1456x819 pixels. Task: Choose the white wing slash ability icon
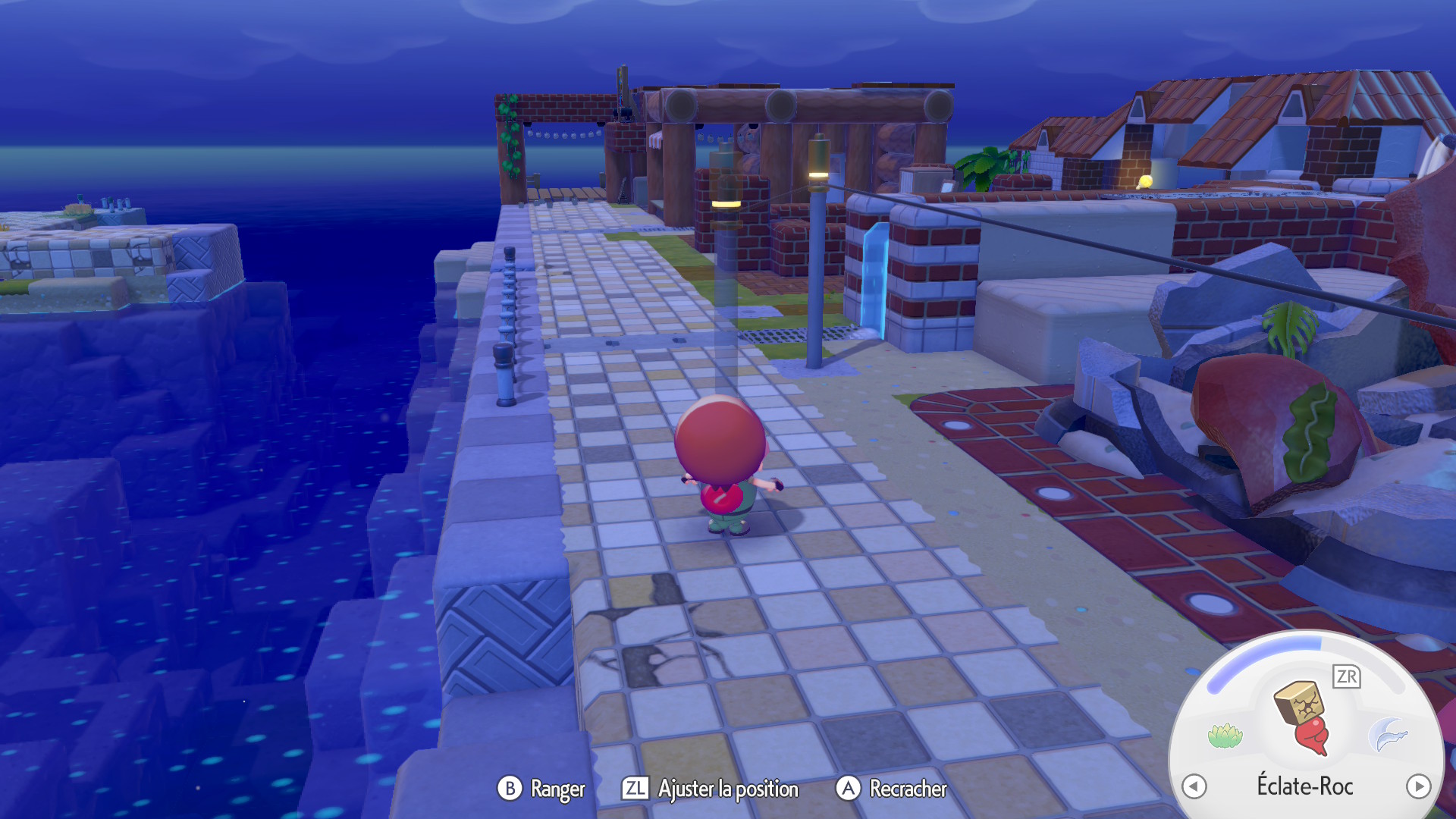point(1389,735)
